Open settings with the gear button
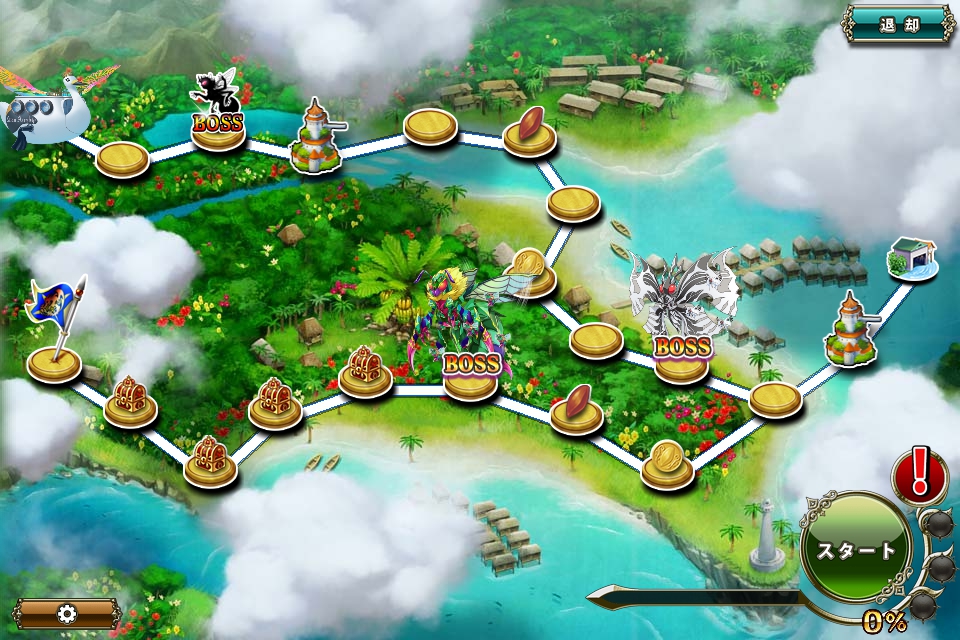Viewport: 960px width, 640px height. click(67, 613)
